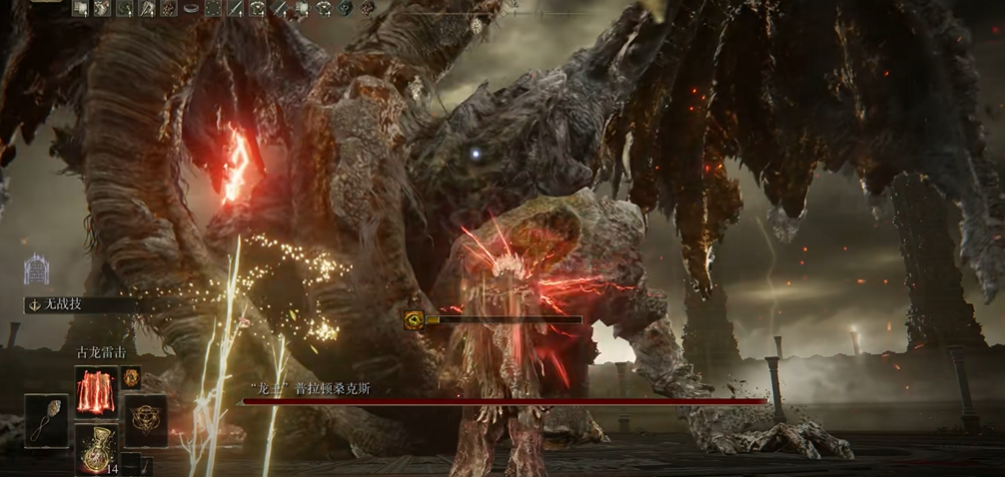
Task: Select the white gate-shaped multiplayer icon
Action: tap(37, 269)
